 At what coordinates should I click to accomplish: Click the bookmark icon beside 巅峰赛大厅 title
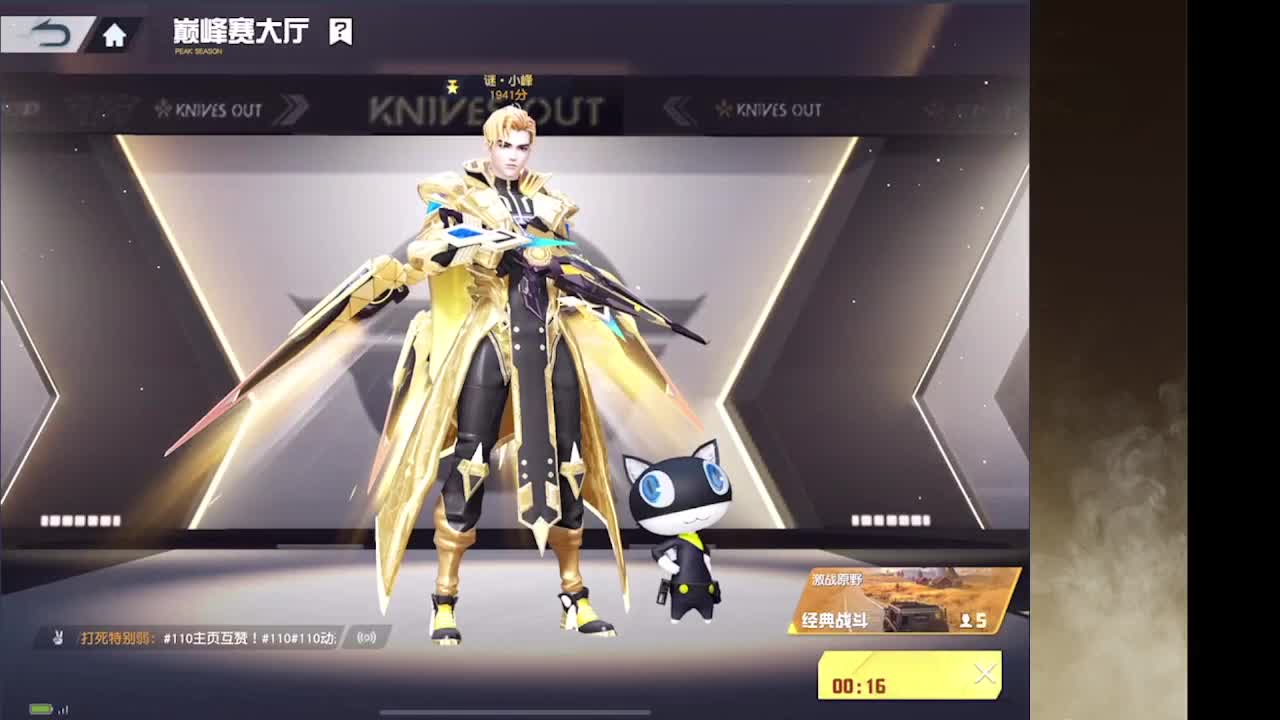point(340,32)
